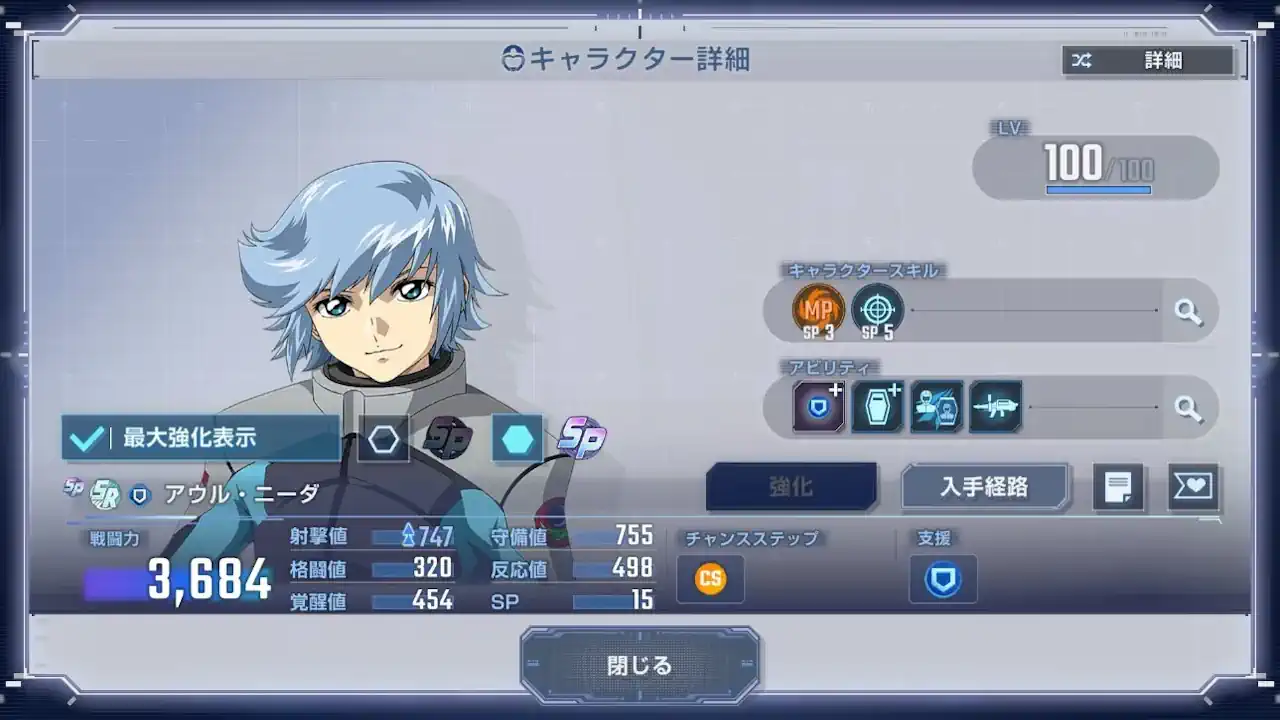
Task: Inspect abilities with the magnifier icon
Action: [1188, 407]
